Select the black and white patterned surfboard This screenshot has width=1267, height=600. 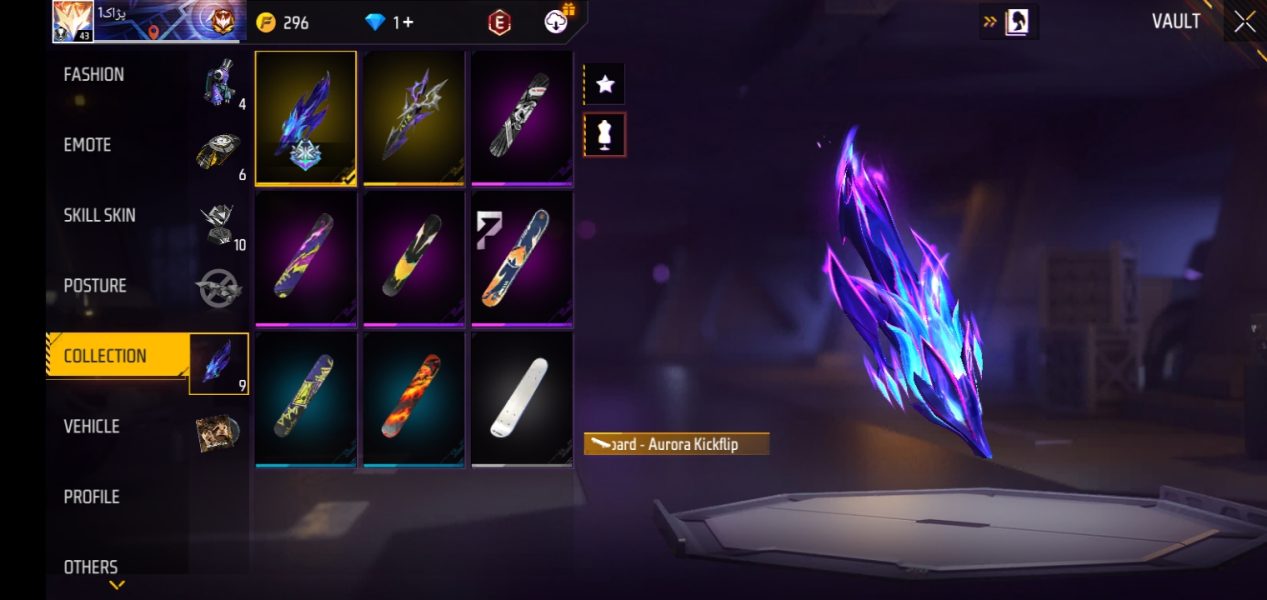pyautogui.click(x=521, y=118)
